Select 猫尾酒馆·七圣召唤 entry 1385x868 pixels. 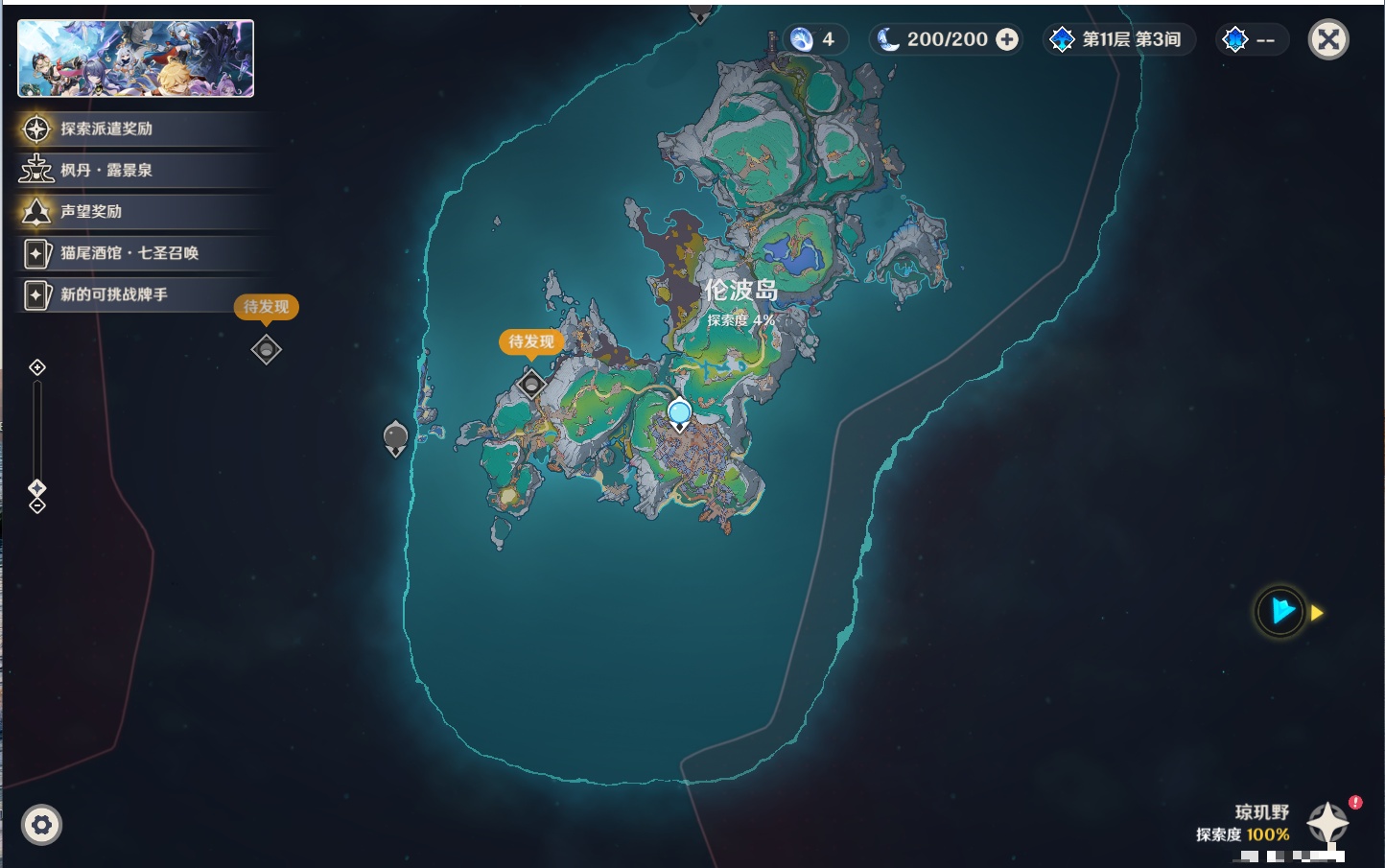click(129, 253)
